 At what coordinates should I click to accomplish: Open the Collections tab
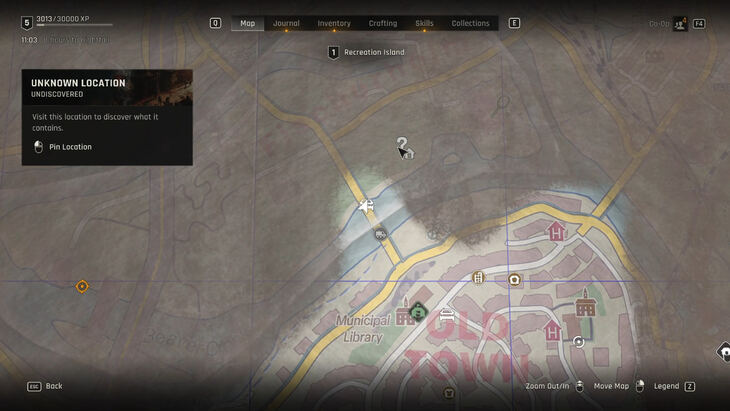click(470, 23)
